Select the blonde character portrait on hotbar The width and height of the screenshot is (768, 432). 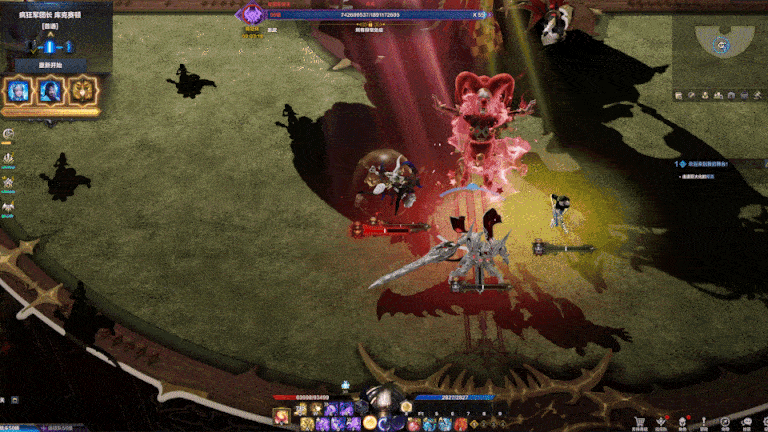click(283, 416)
